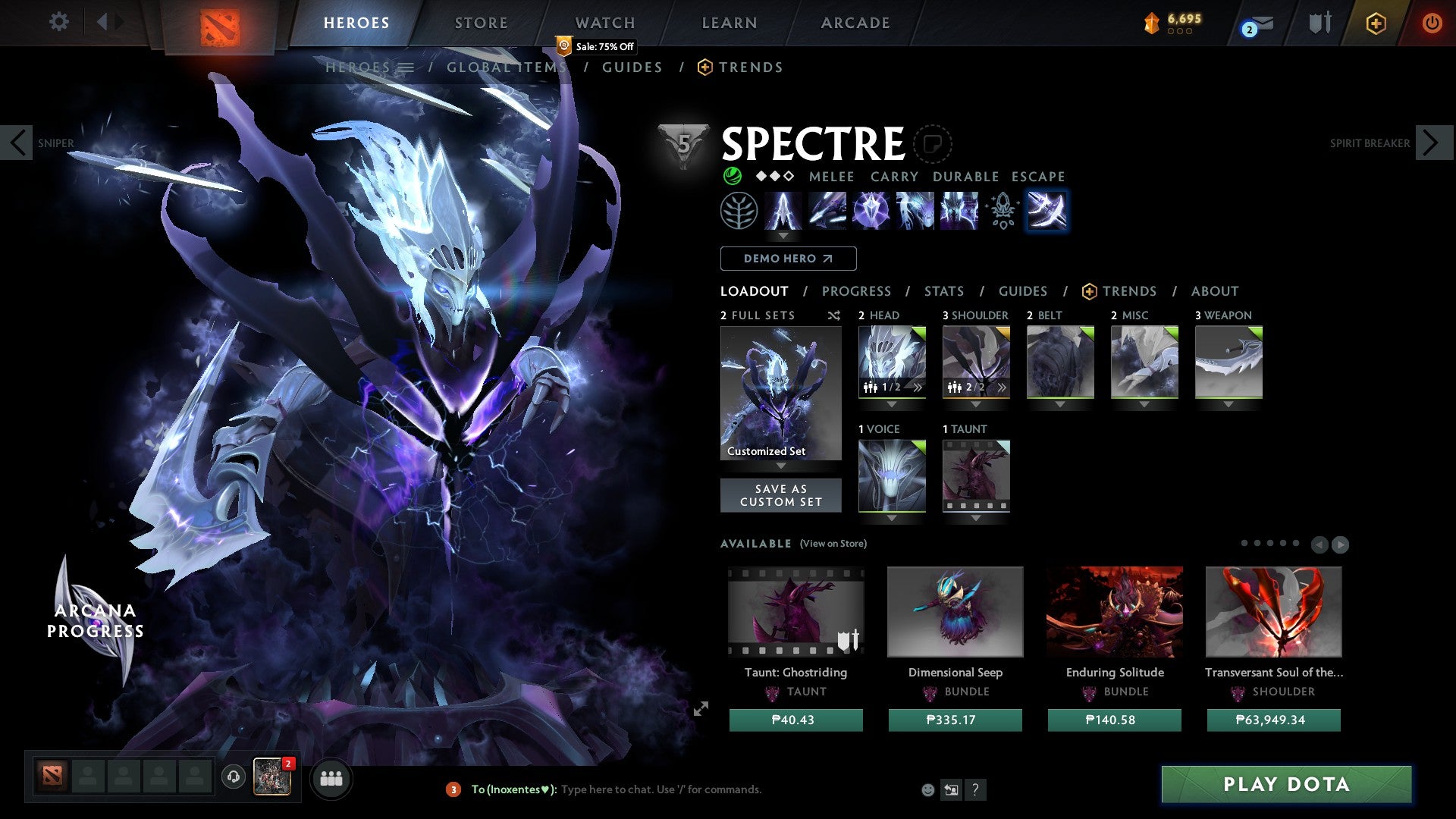Open the Spectre talent tree icon

(x=739, y=211)
